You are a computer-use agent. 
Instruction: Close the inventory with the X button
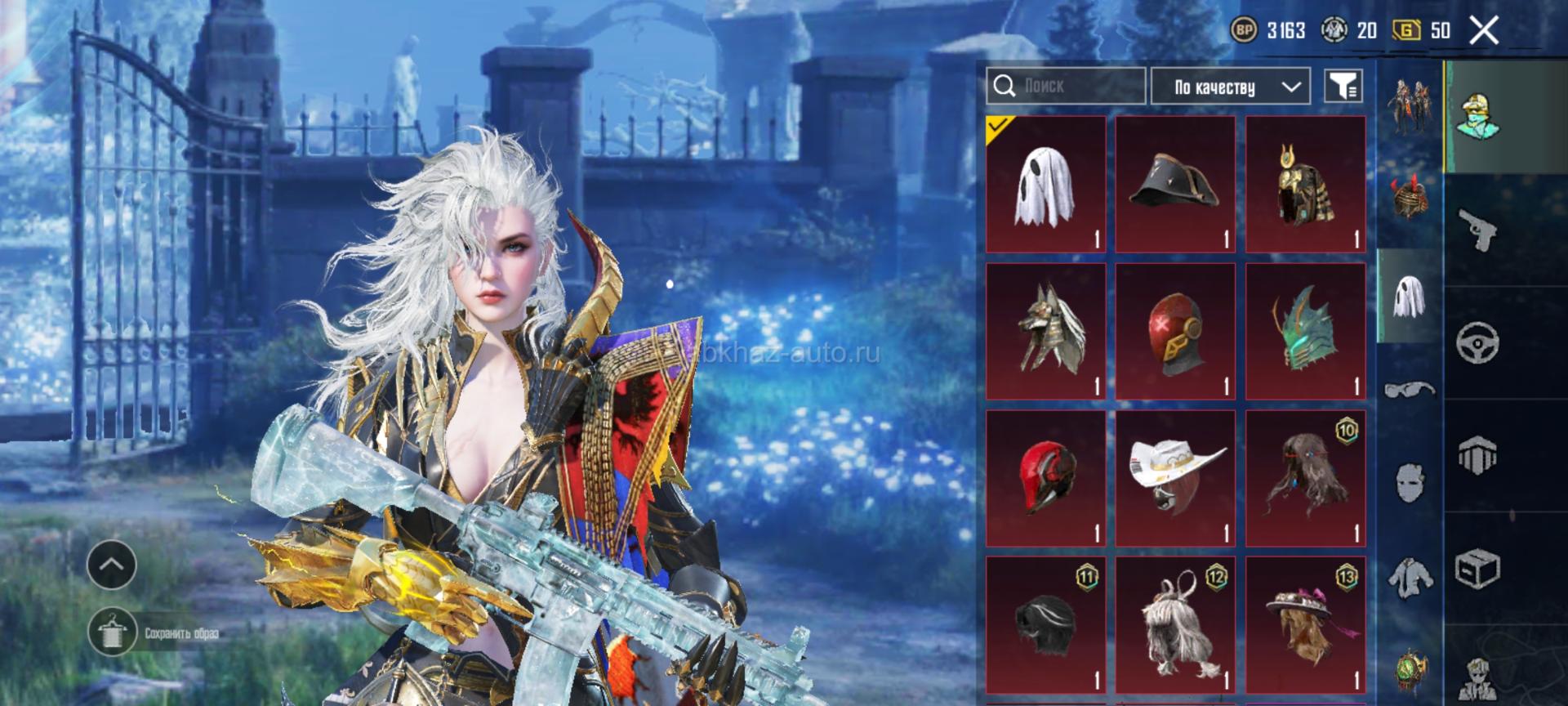click(x=1484, y=31)
